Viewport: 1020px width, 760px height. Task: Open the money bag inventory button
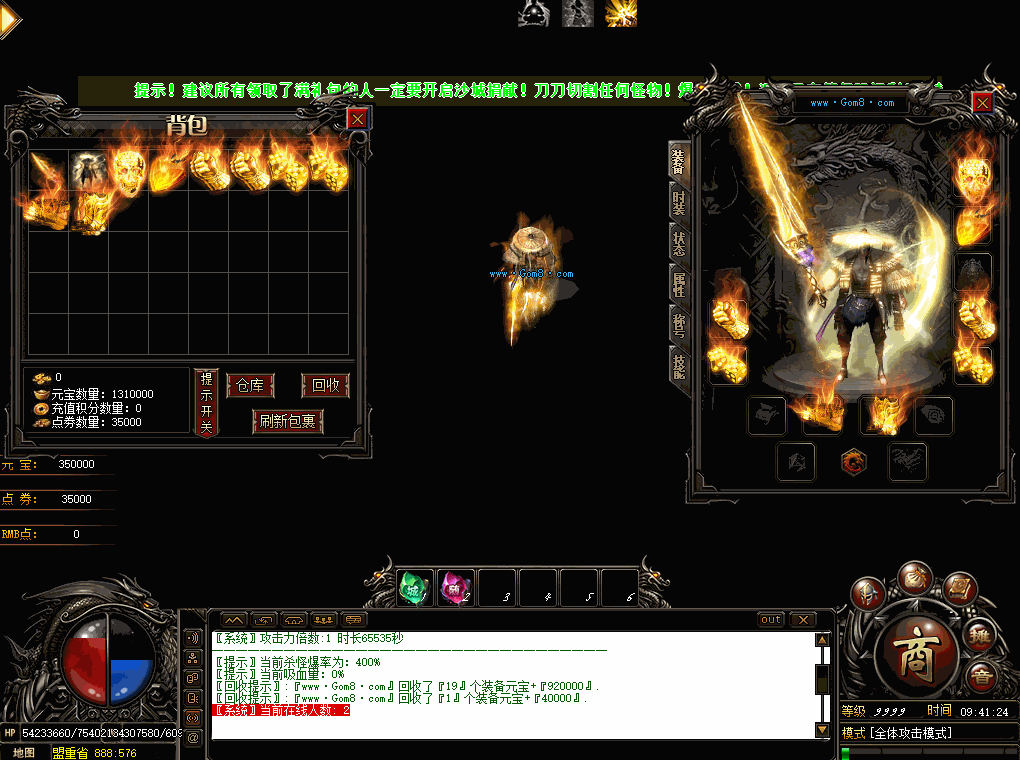click(915, 577)
